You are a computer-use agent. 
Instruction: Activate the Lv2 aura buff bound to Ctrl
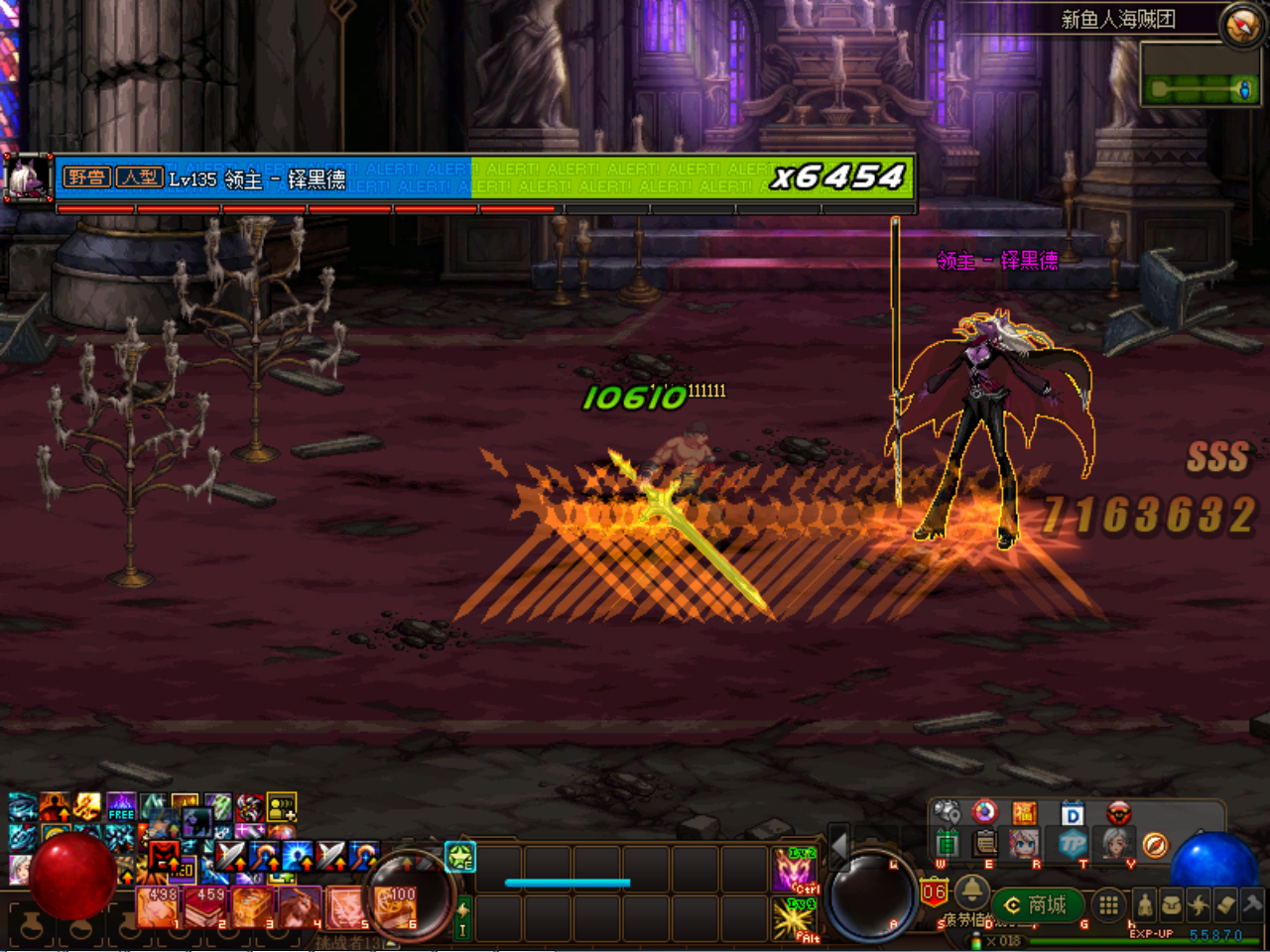pyautogui.click(x=793, y=870)
